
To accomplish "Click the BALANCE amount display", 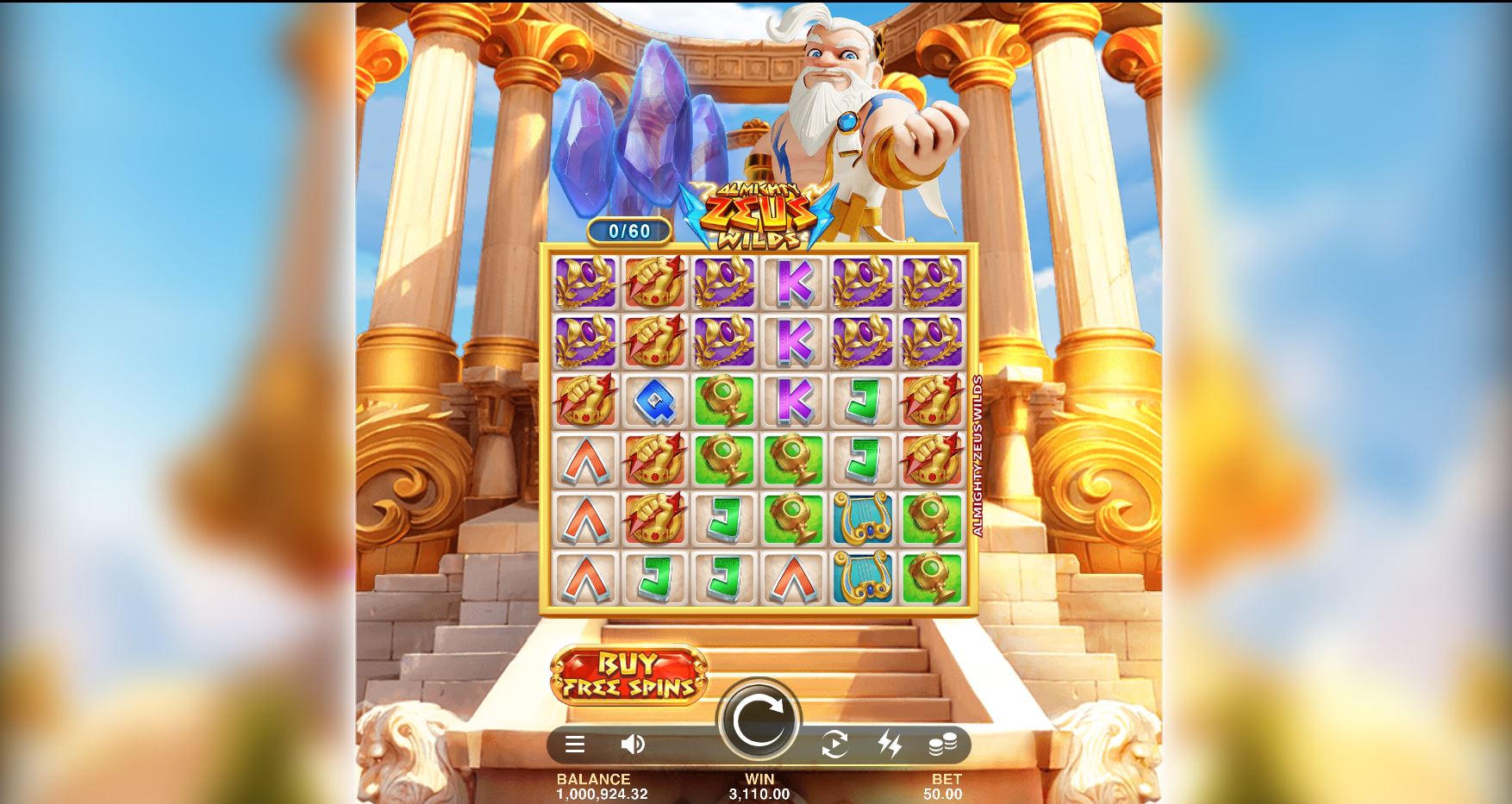I will point(602,785).
